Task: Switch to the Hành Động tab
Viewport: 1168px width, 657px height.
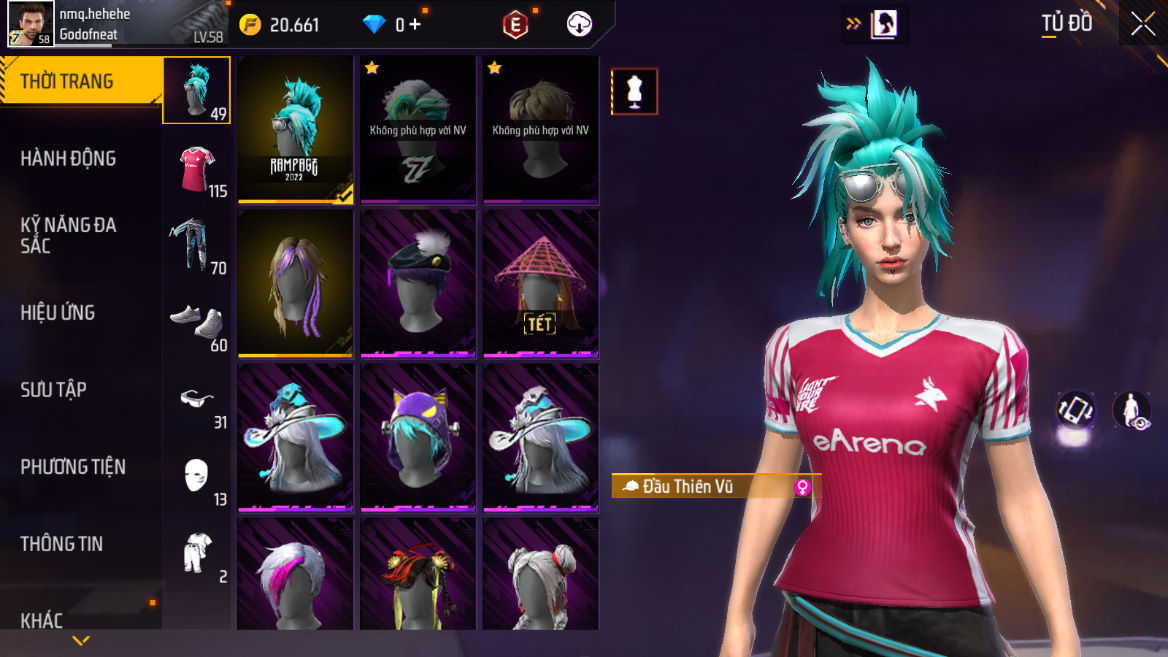Action: 68,158
